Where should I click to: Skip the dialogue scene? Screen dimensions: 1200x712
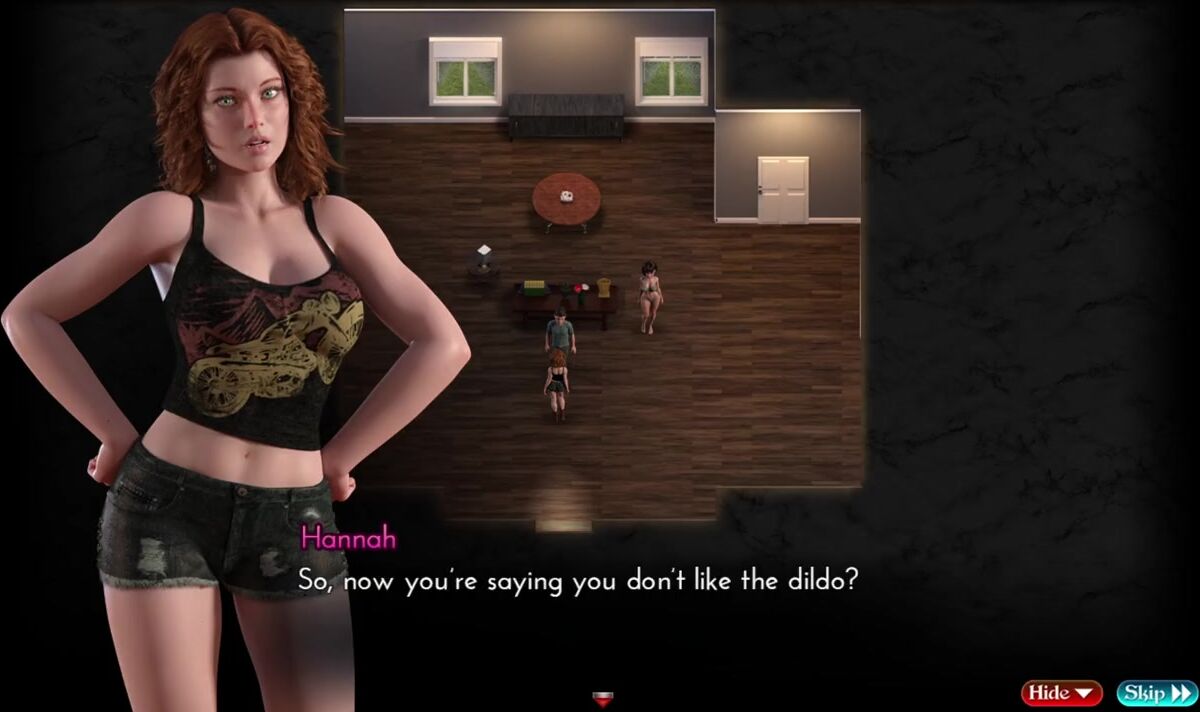pyautogui.click(x=1156, y=692)
